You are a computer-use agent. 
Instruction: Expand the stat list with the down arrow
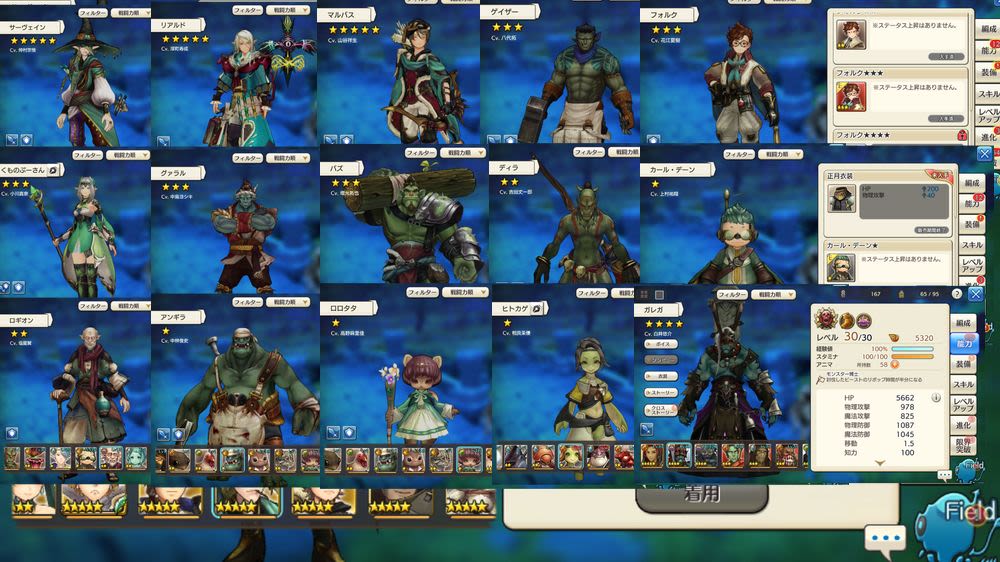(x=879, y=463)
